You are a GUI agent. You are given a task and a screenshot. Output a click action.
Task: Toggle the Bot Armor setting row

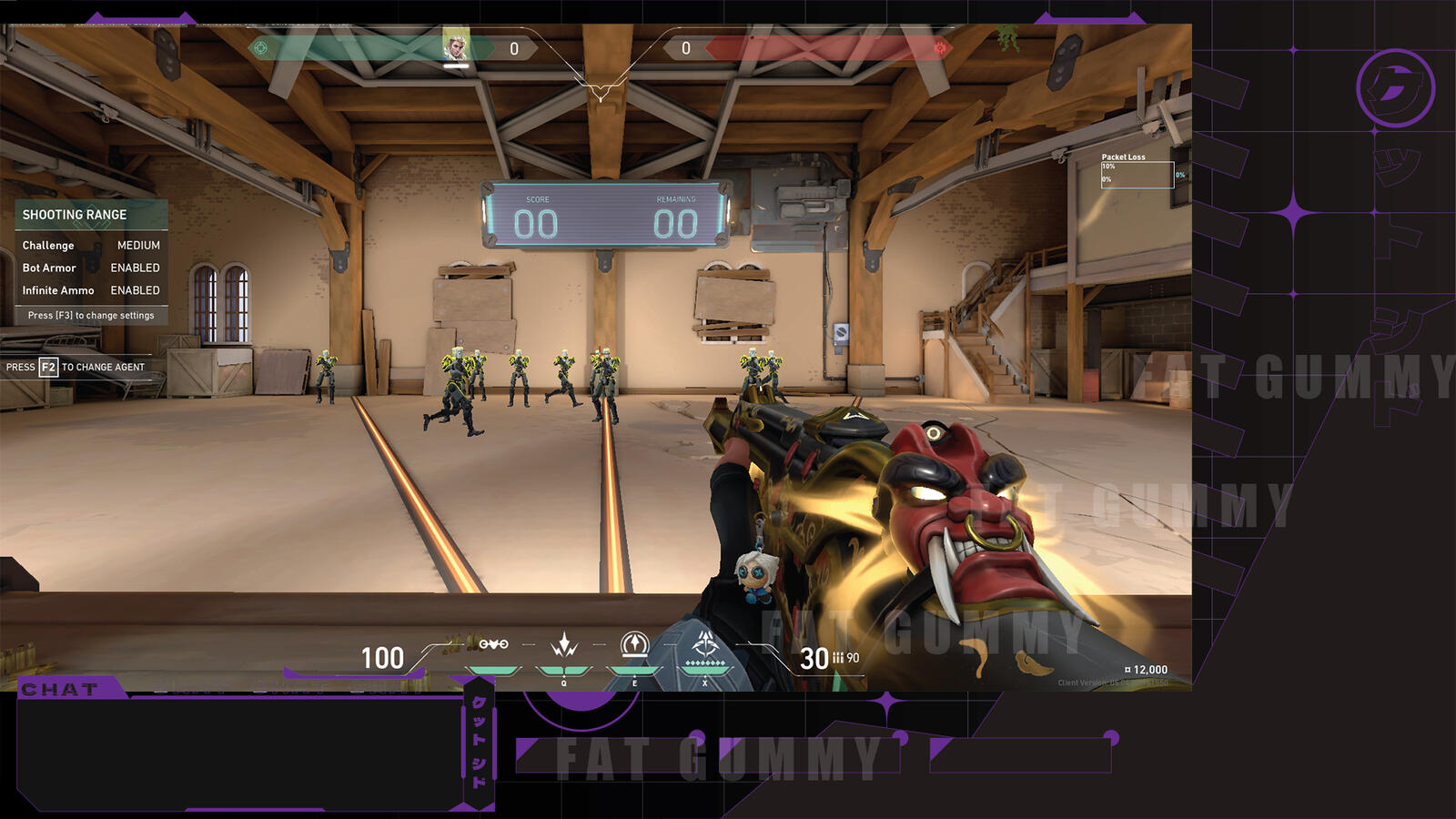(91, 268)
